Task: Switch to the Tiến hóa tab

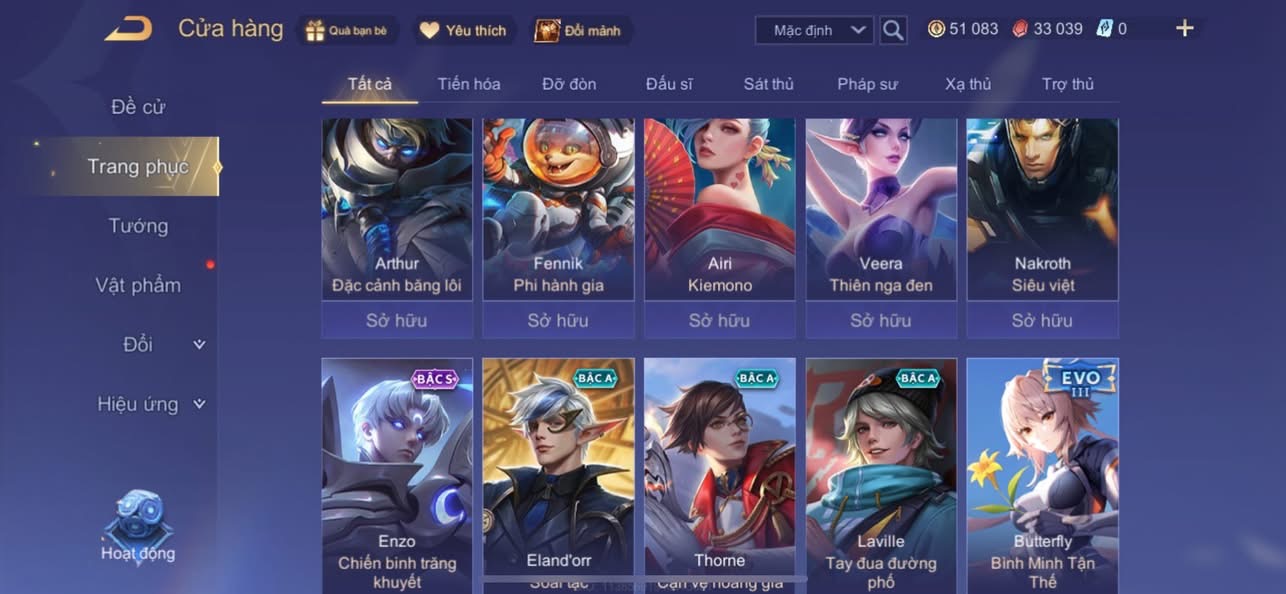Action: click(x=468, y=84)
